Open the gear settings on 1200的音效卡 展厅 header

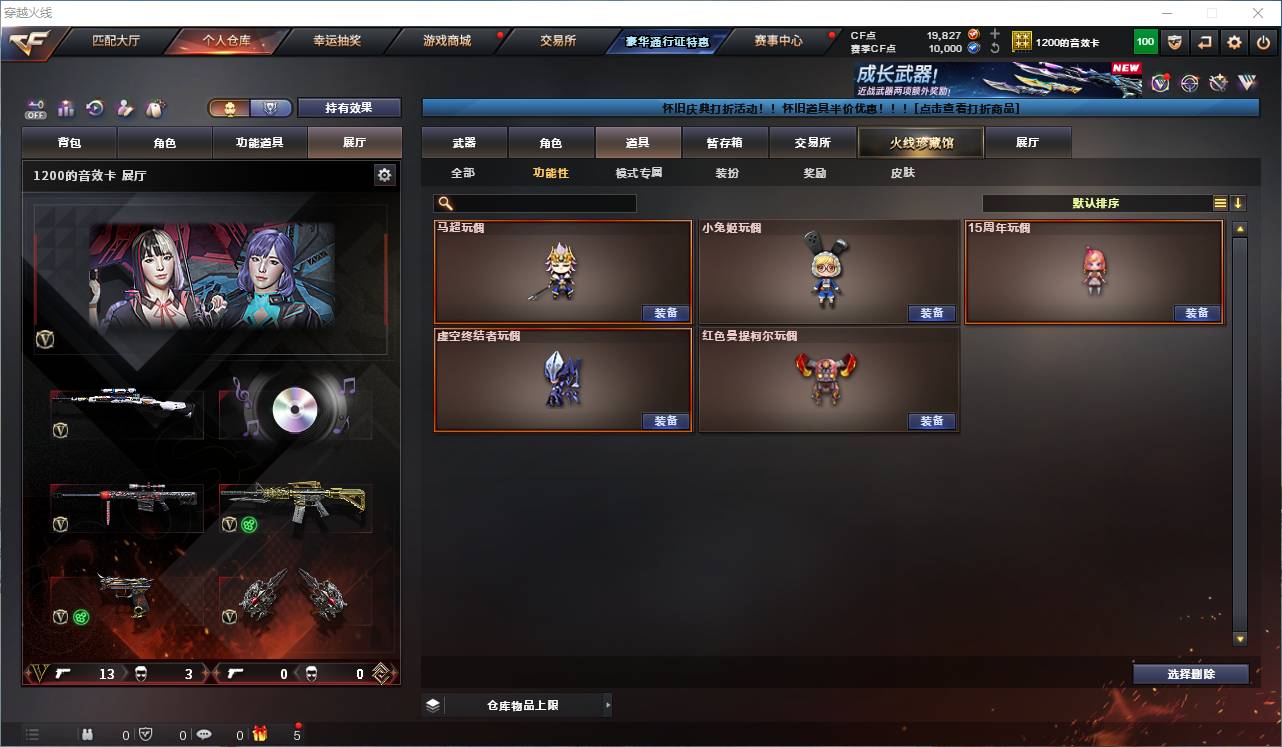(384, 173)
